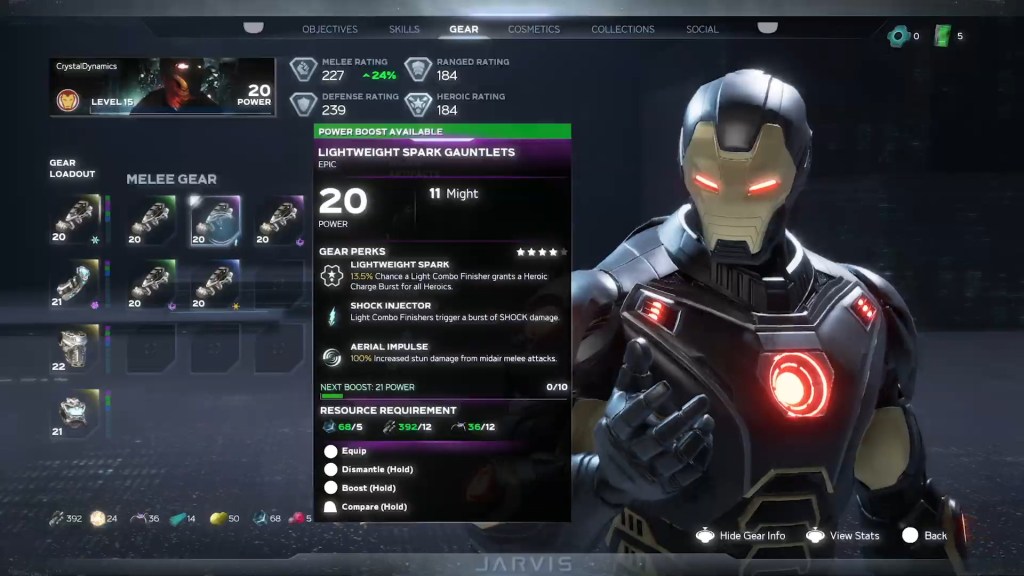Click the CrystalDynamics level 15 player card
Viewport: 1024px width, 576px height.
[163, 87]
